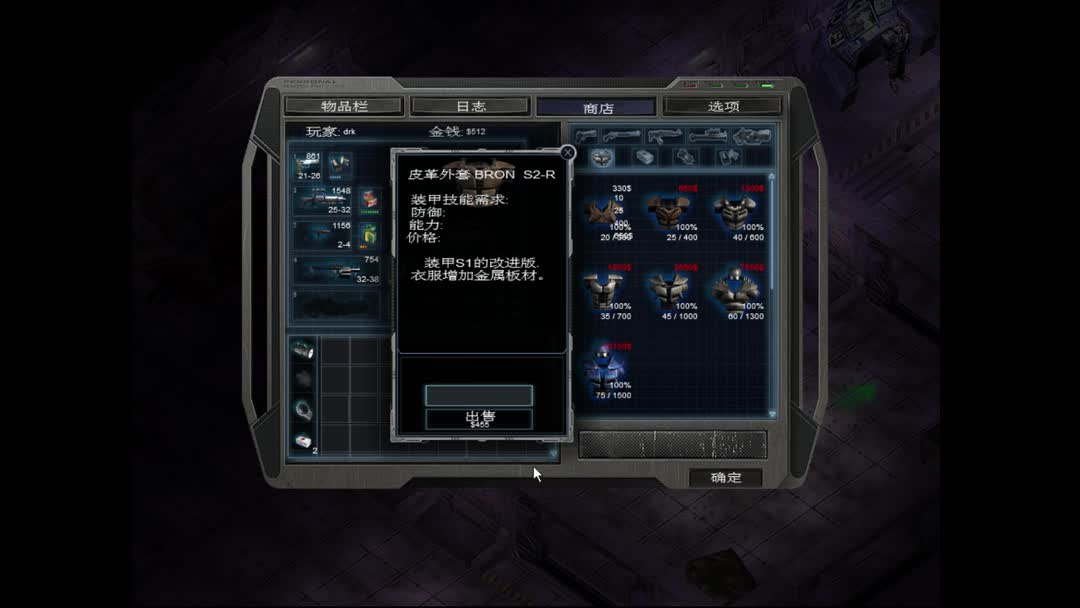Pick the 45 / 1000 armor in shop
The width and height of the screenshot is (1080, 608).
pos(670,292)
